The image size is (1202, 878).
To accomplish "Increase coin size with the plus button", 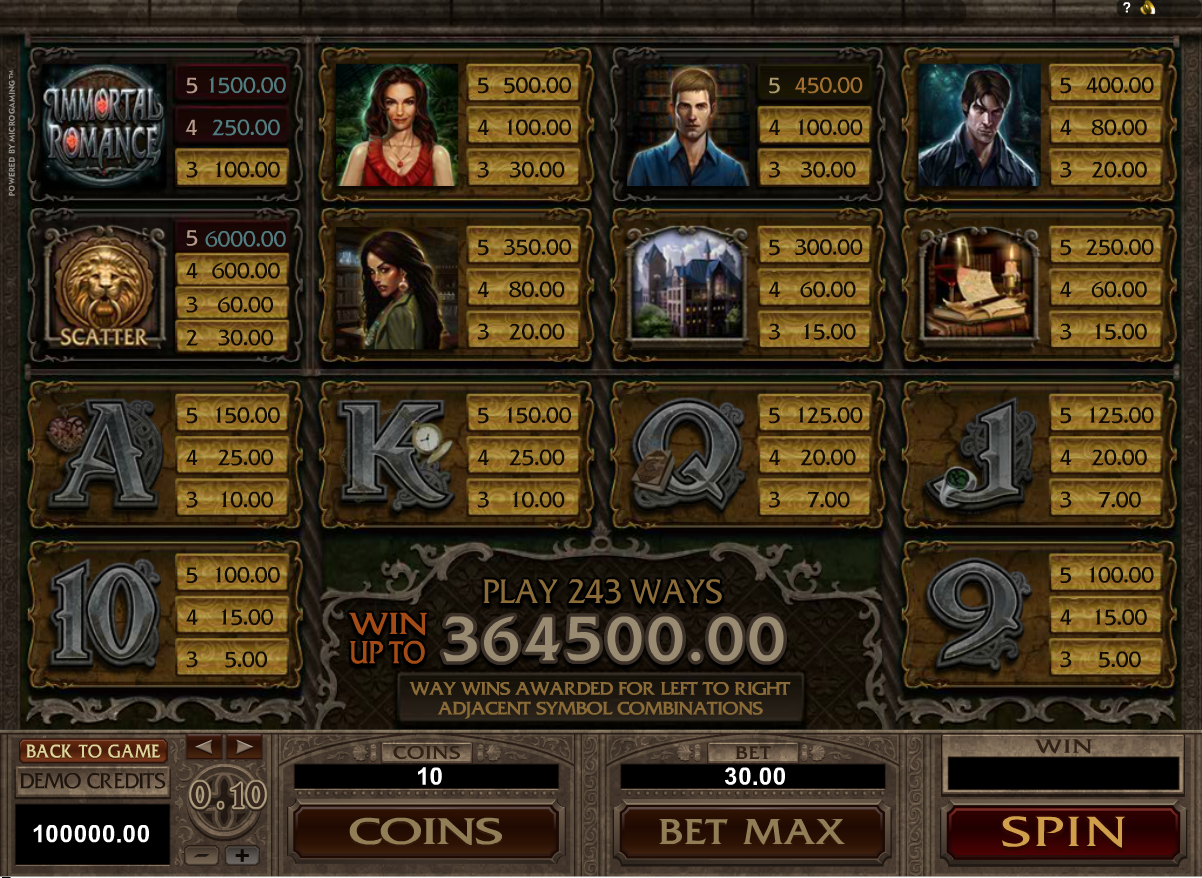I will pos(242,856).
